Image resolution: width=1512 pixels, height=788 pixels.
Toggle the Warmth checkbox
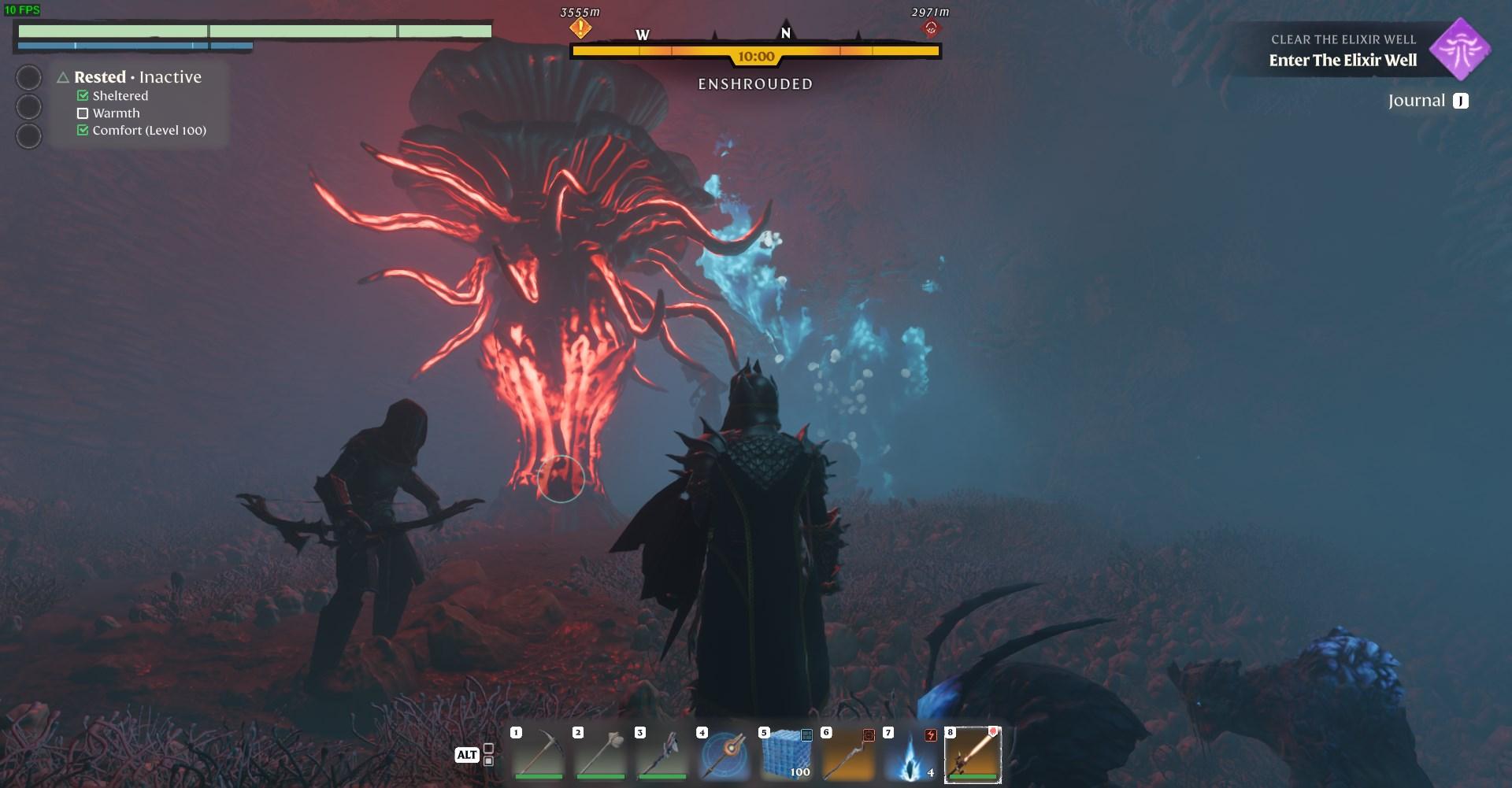click(x=83, y=113)
